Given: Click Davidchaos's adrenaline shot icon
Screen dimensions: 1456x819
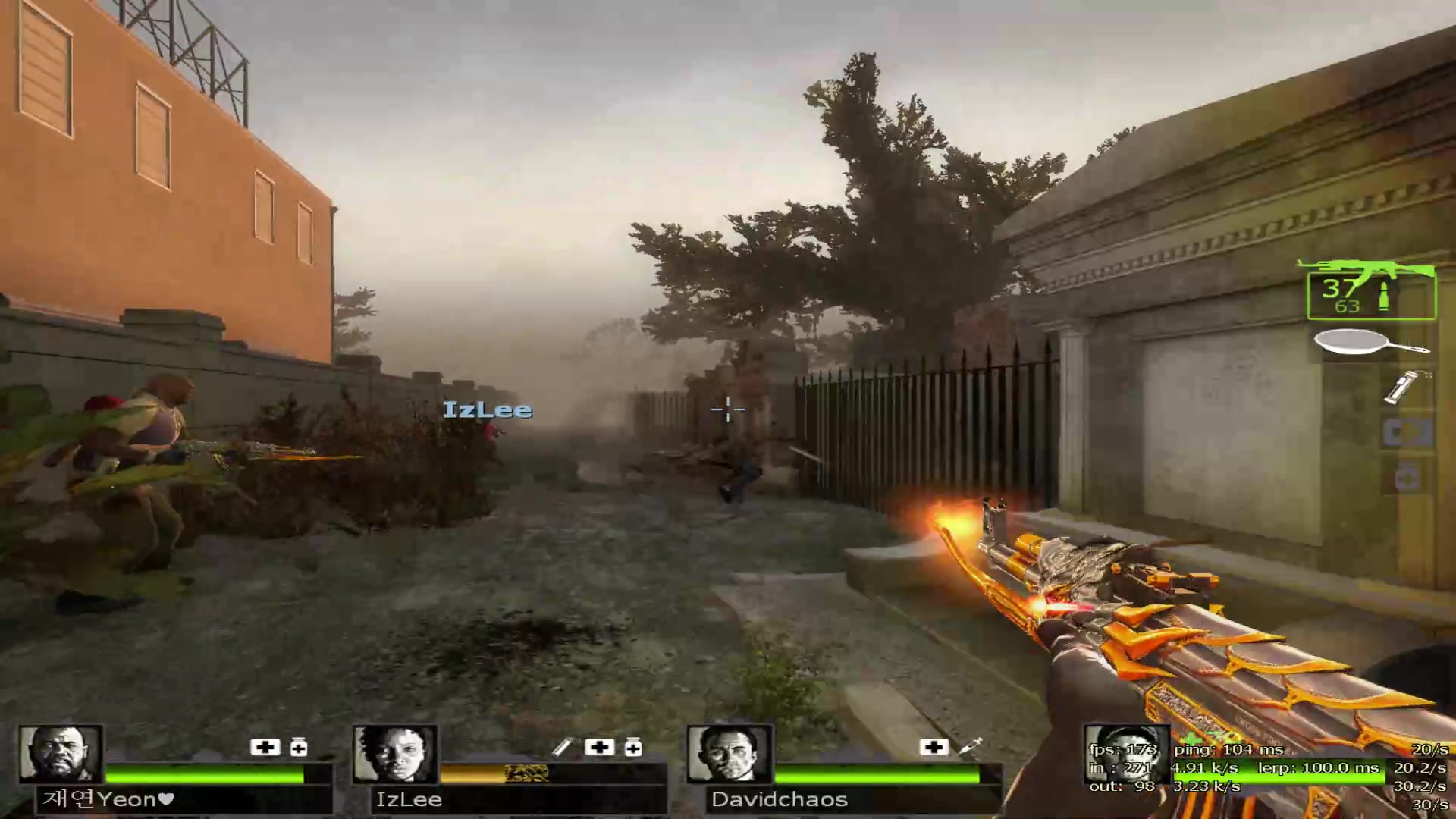Looking at the screenshot, I should tap(971, 748).
